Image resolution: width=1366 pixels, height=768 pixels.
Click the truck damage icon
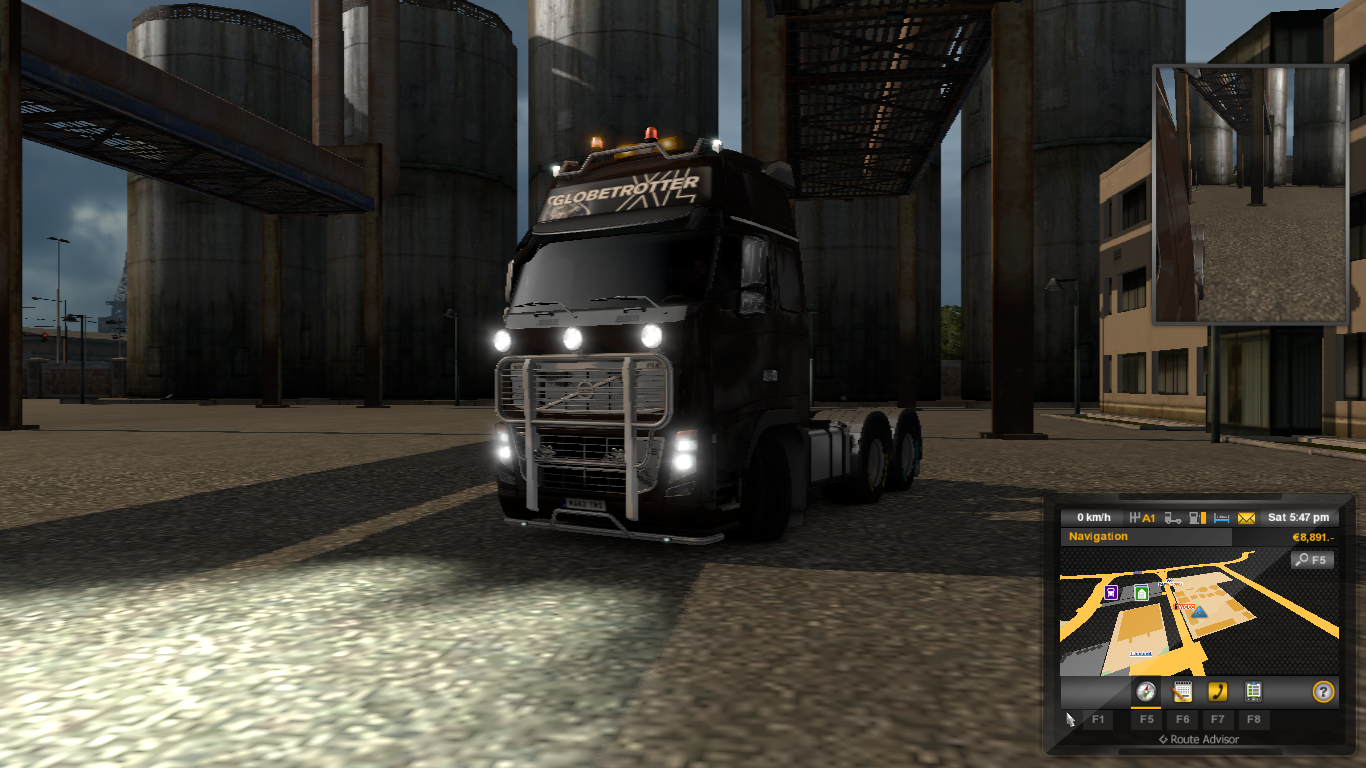[1173, 518]
